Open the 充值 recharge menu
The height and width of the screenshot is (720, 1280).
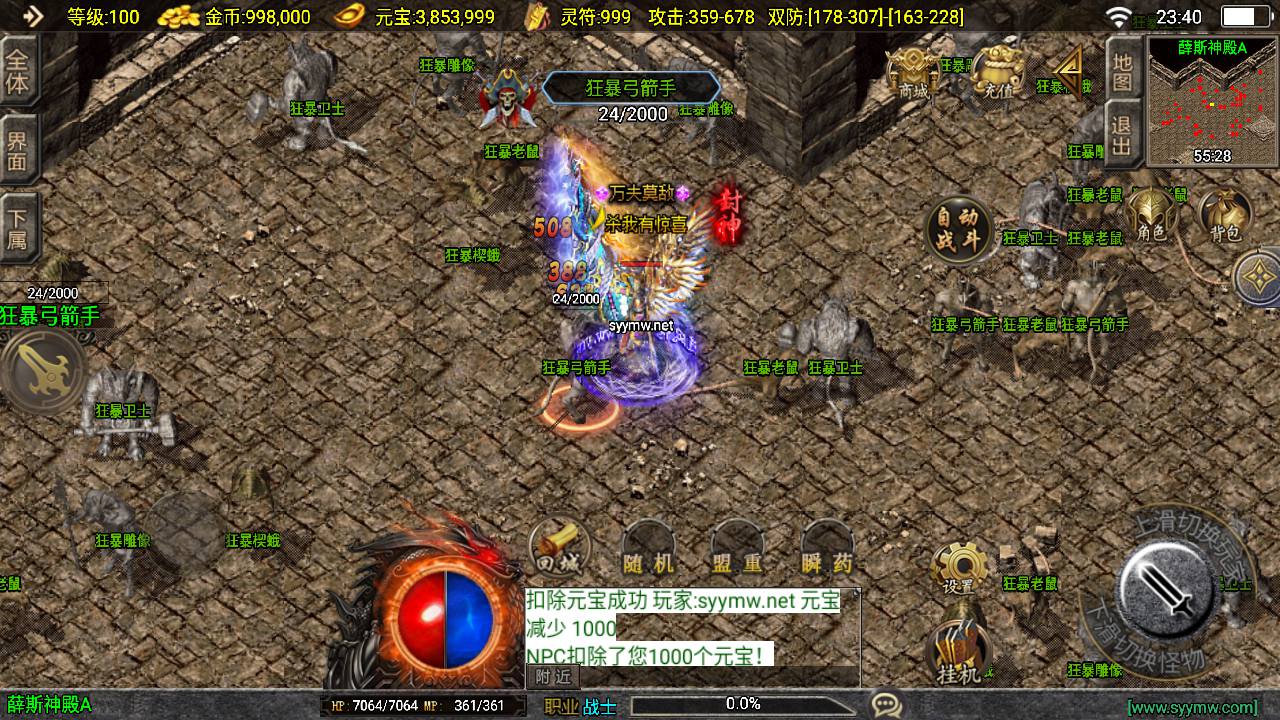point(997,72)
